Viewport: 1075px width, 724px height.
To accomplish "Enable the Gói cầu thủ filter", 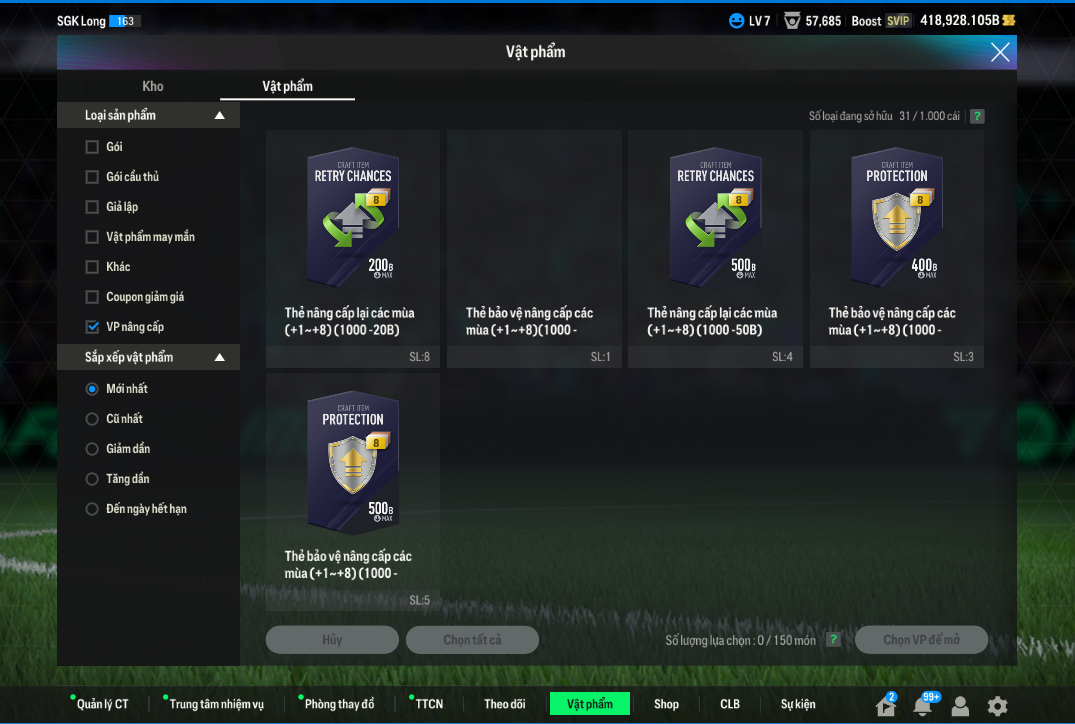I will point(92,177).
